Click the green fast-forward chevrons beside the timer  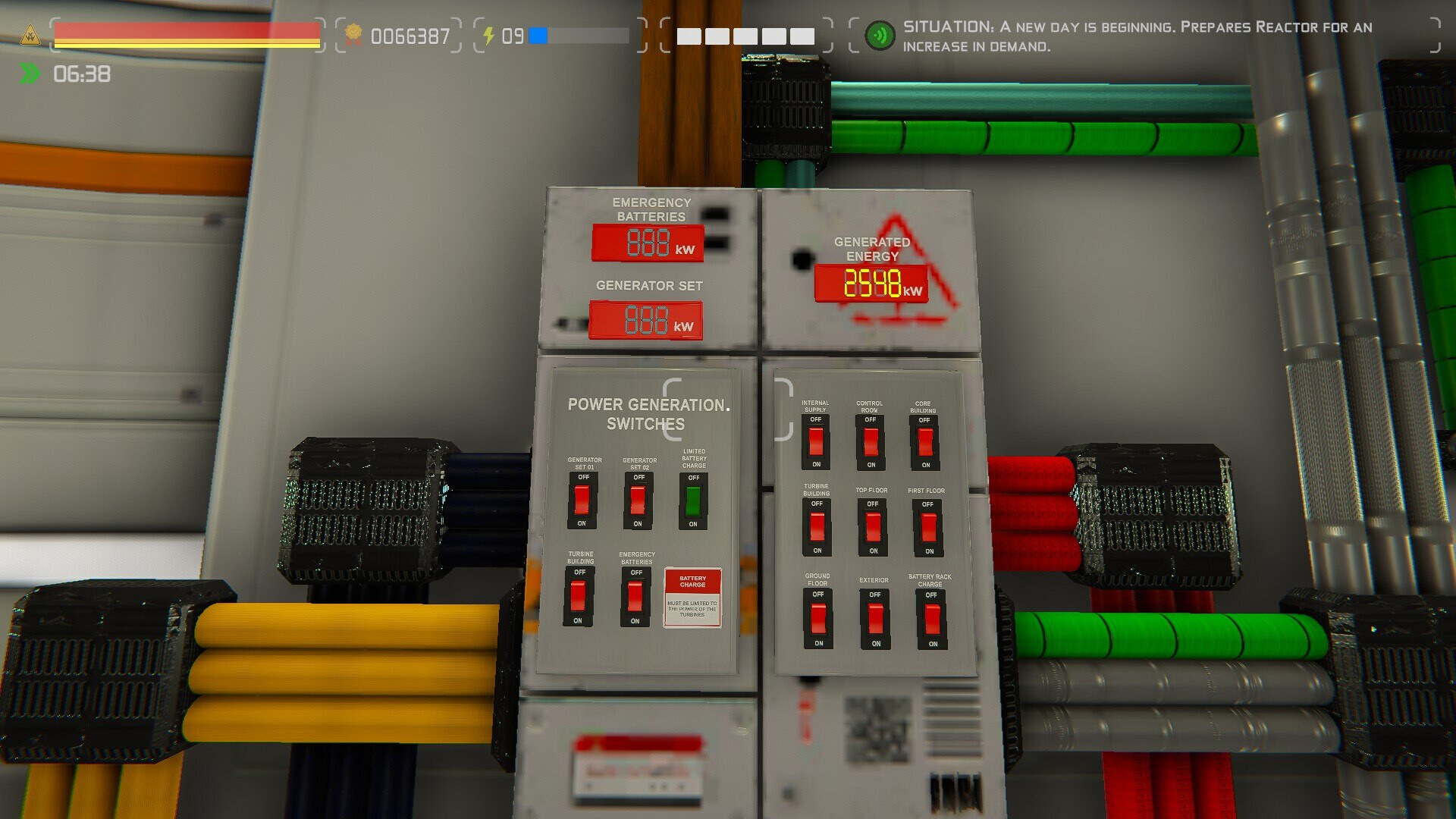coord(28,74)
